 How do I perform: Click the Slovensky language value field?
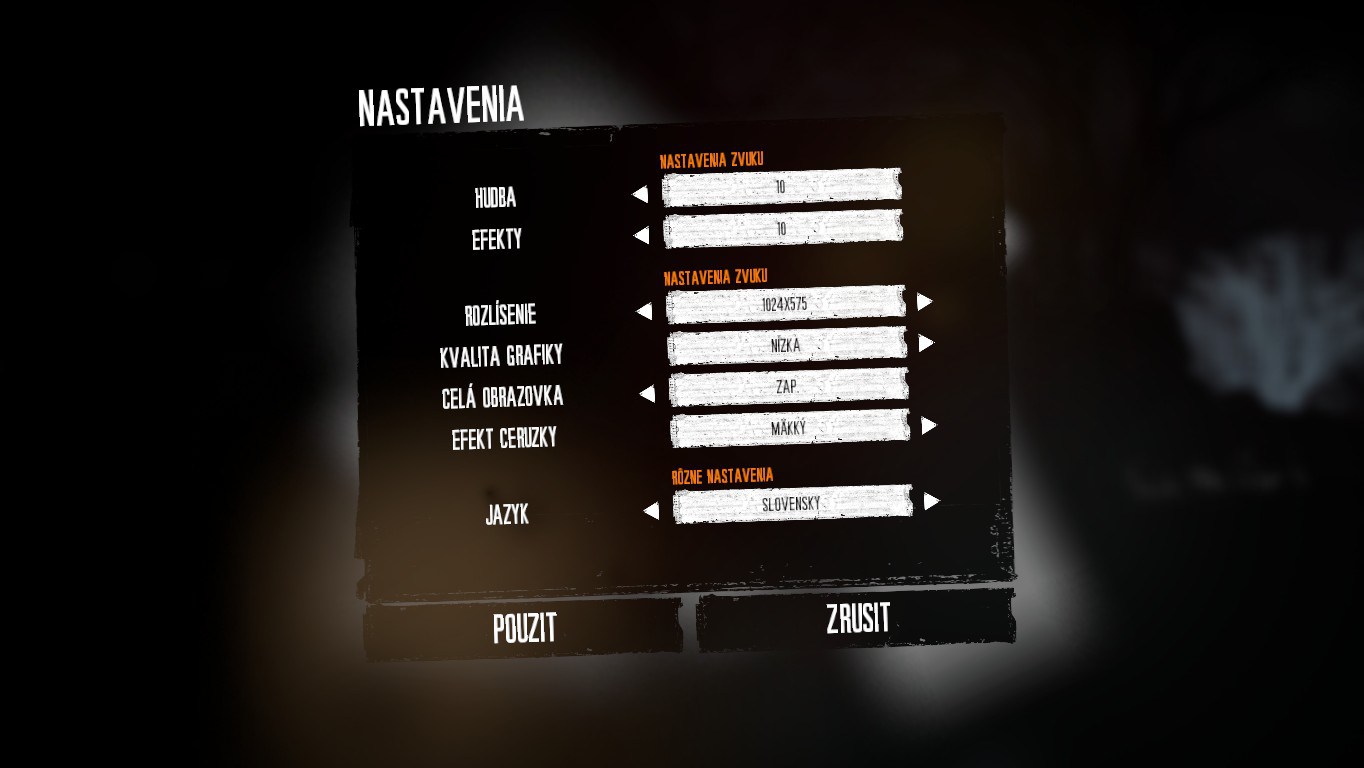tap(792, 505)
